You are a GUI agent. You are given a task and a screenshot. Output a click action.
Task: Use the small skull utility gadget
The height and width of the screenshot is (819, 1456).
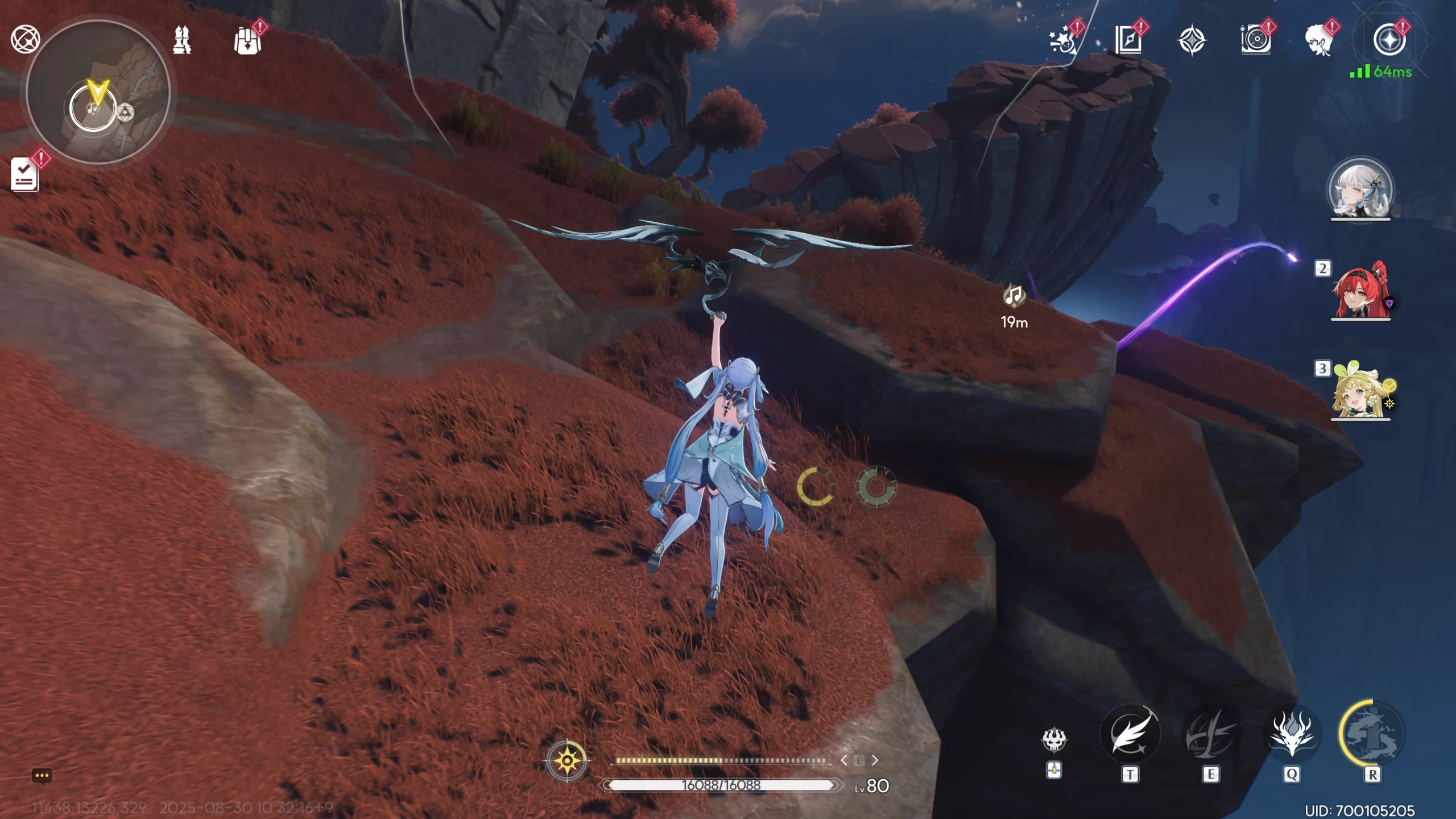1054,740
